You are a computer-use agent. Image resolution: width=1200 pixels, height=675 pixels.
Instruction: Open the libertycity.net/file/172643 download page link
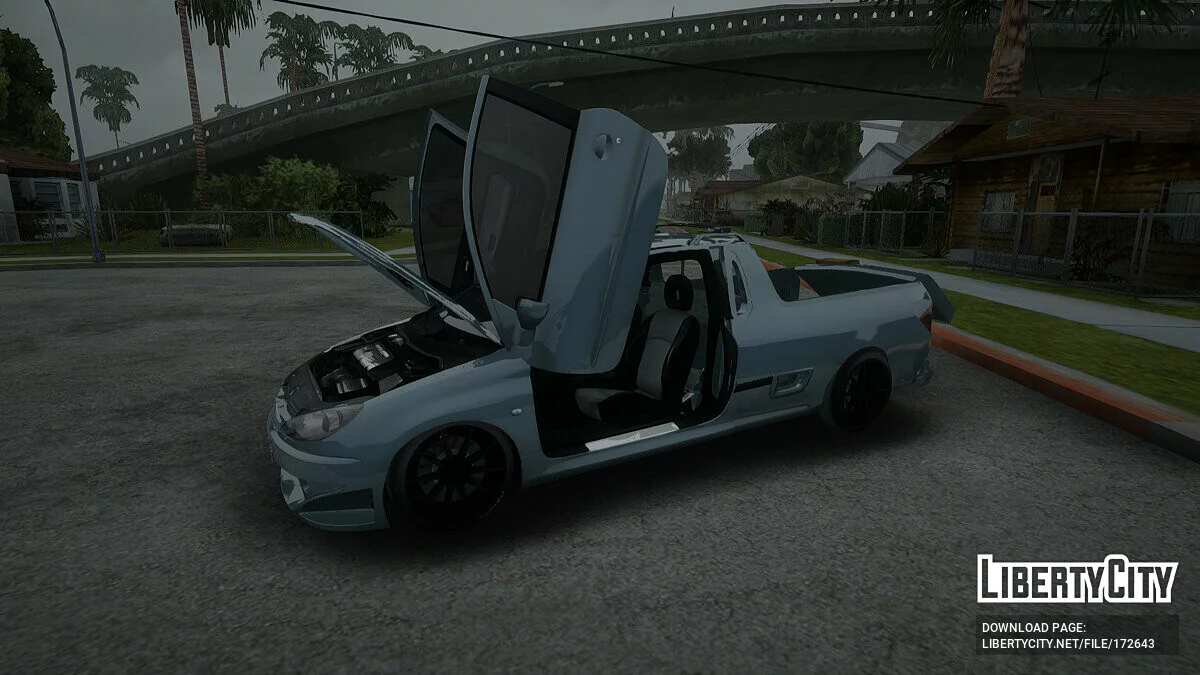[1068, 643]
